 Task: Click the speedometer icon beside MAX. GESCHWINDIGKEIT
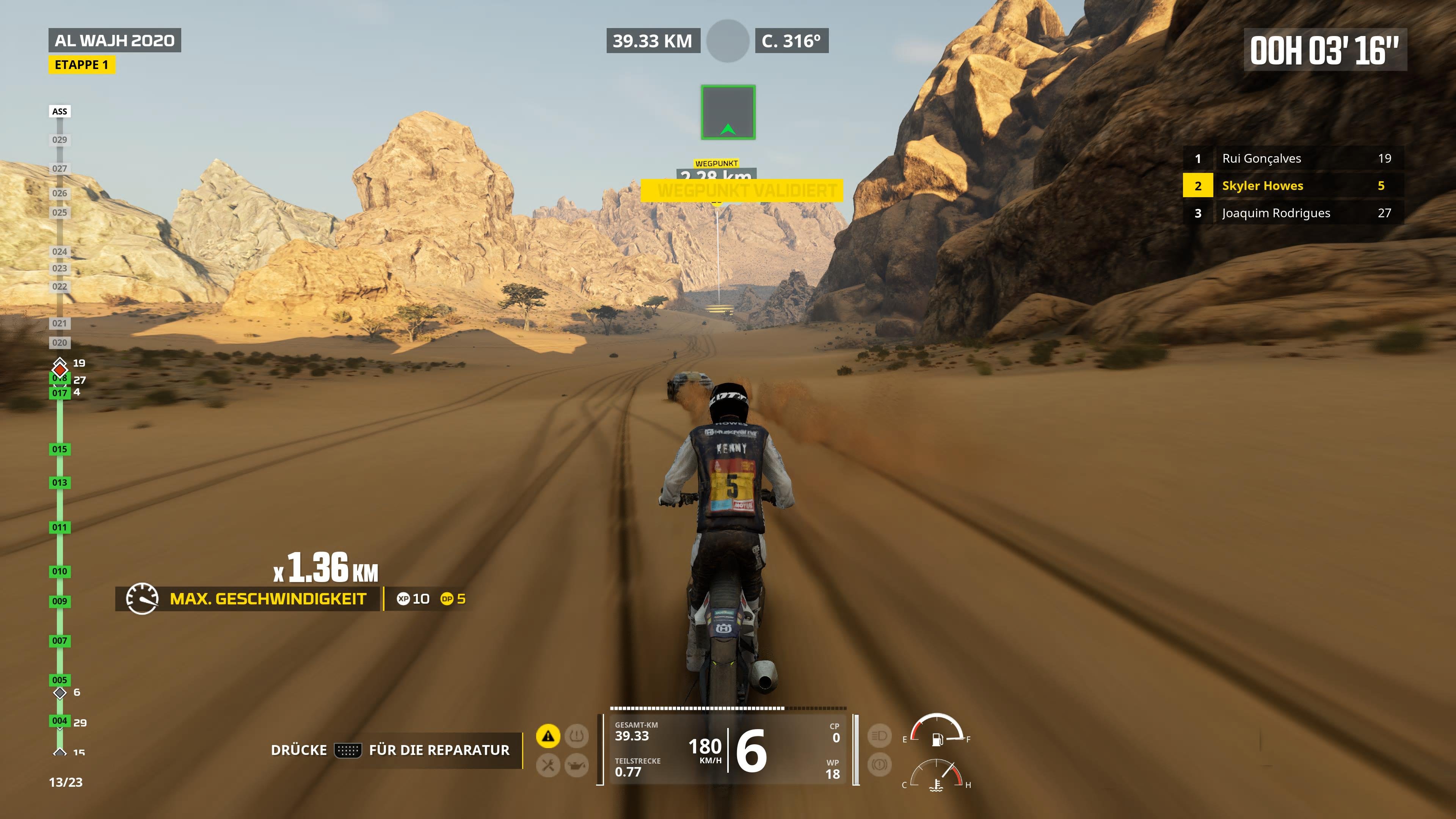[143, 599]
